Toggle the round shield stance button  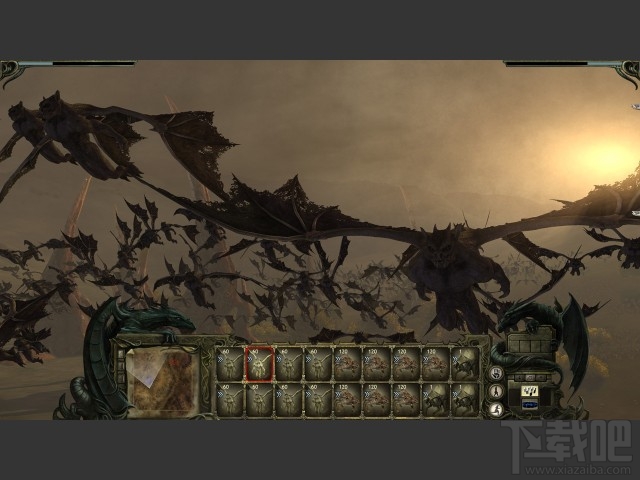(497, 372)
